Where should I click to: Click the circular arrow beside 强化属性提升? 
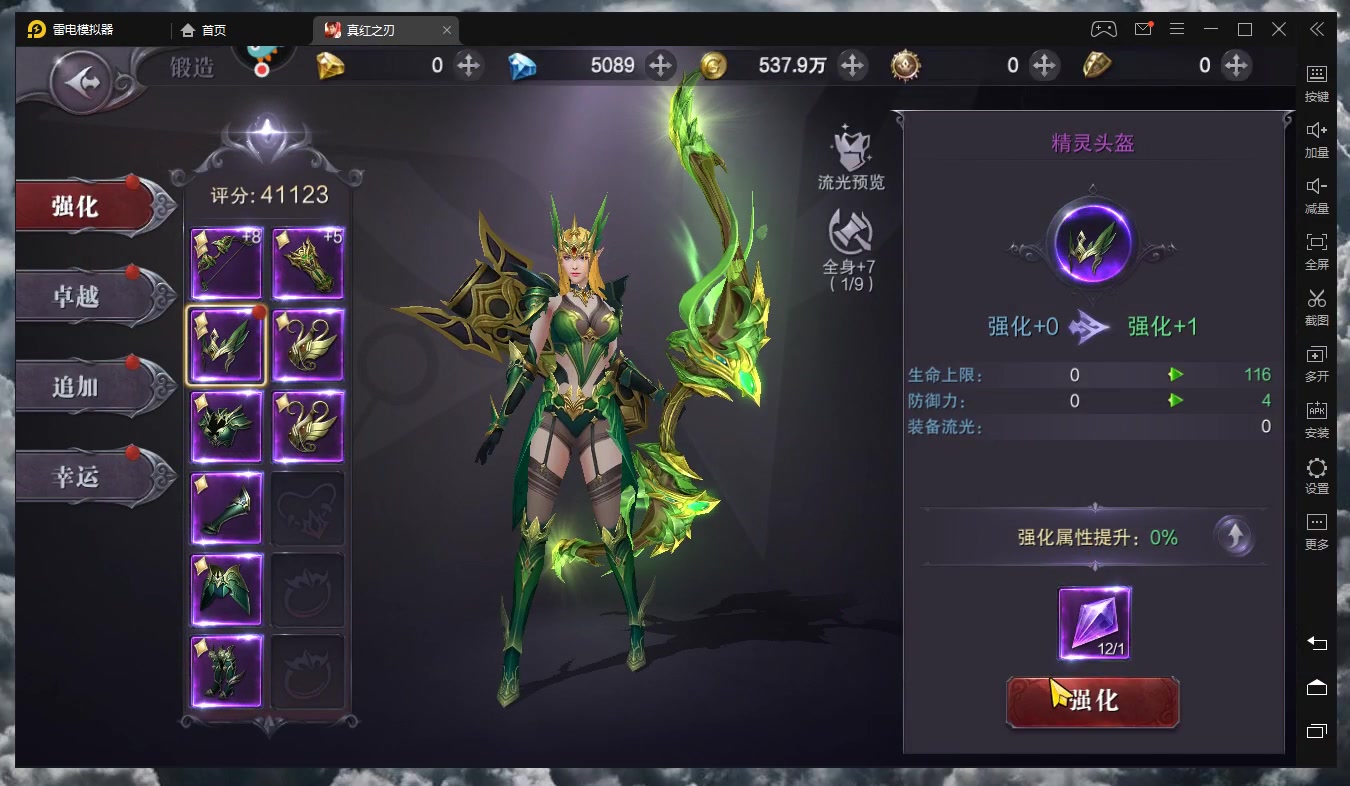coord(1234,537)
